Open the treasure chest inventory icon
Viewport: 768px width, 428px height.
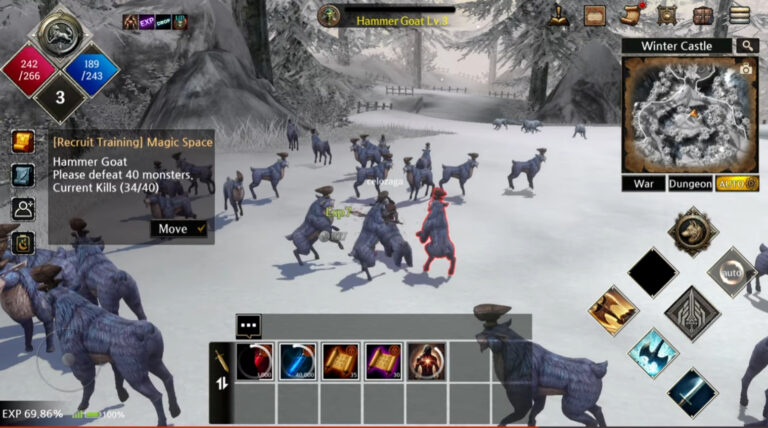point(703,16)
